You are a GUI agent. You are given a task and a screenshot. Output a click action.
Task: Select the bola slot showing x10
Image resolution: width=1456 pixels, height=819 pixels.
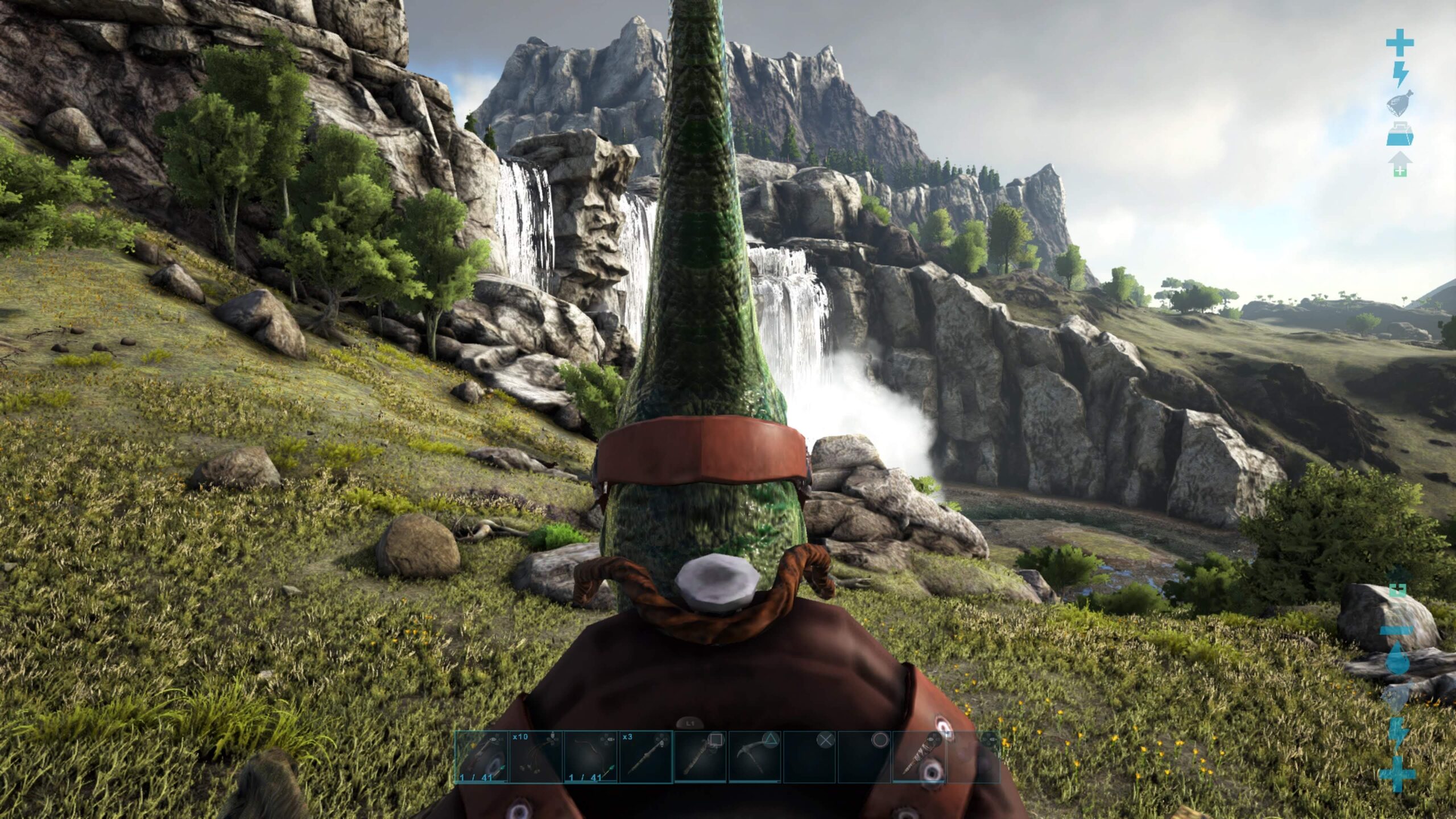coord(536,757)
